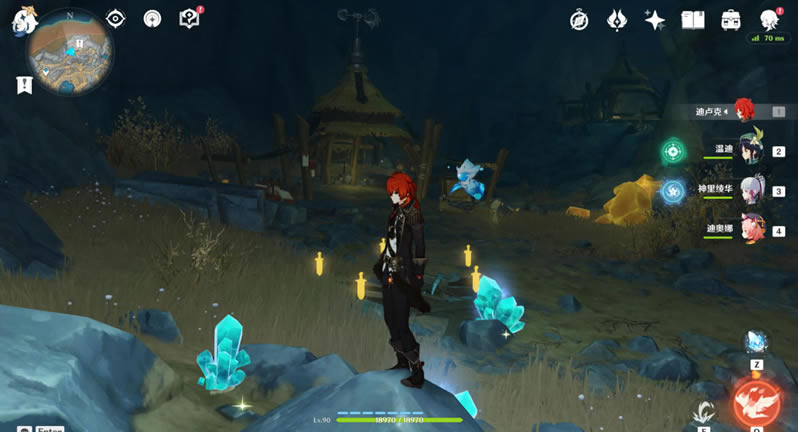Open the Paimon menu icon

click(23, 21)
